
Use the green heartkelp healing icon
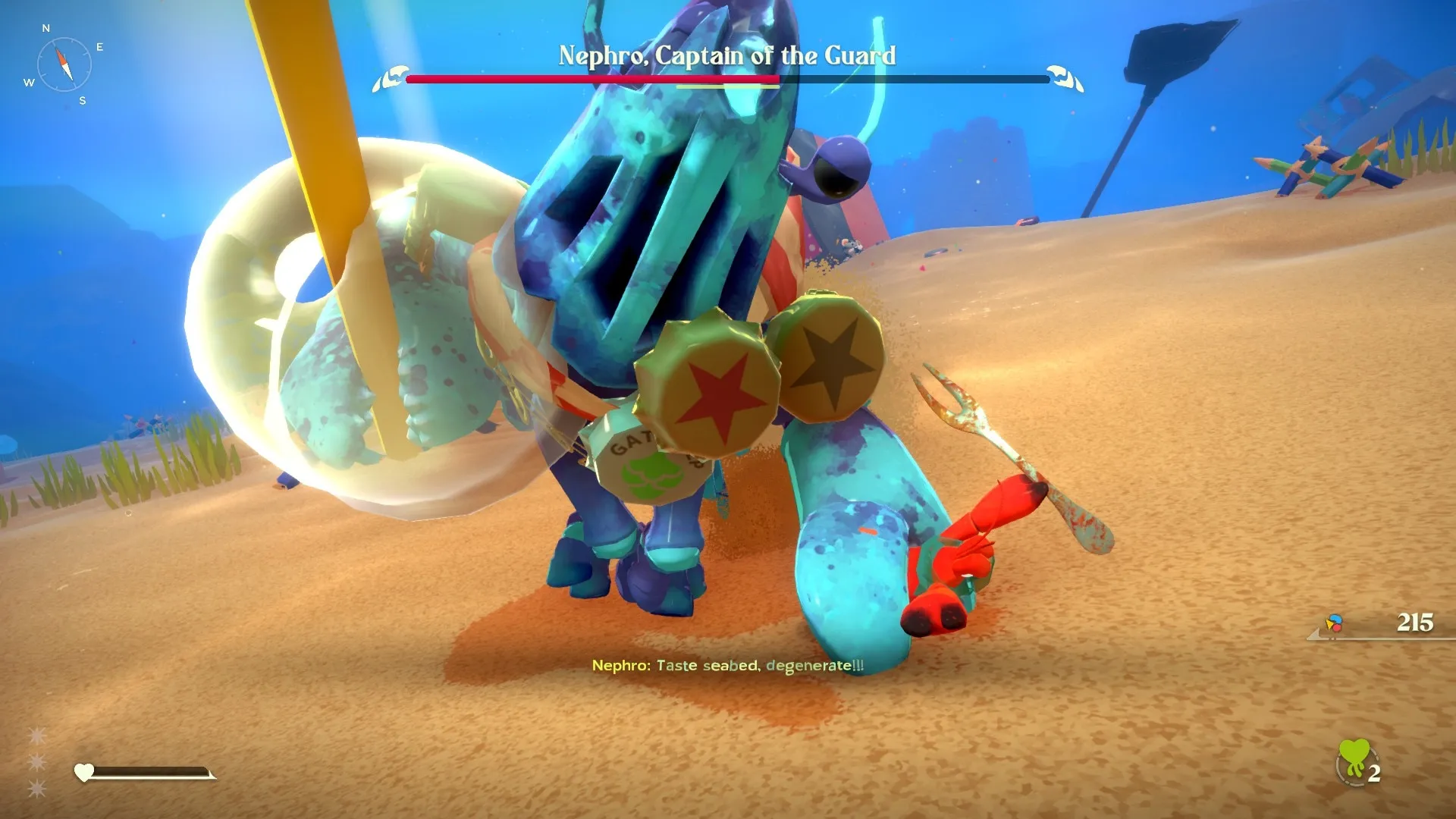coord(1354,761)
